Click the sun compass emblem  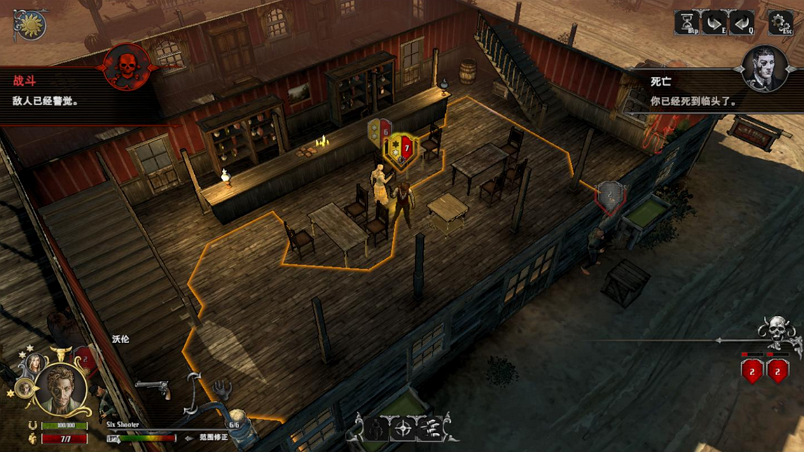30,24
